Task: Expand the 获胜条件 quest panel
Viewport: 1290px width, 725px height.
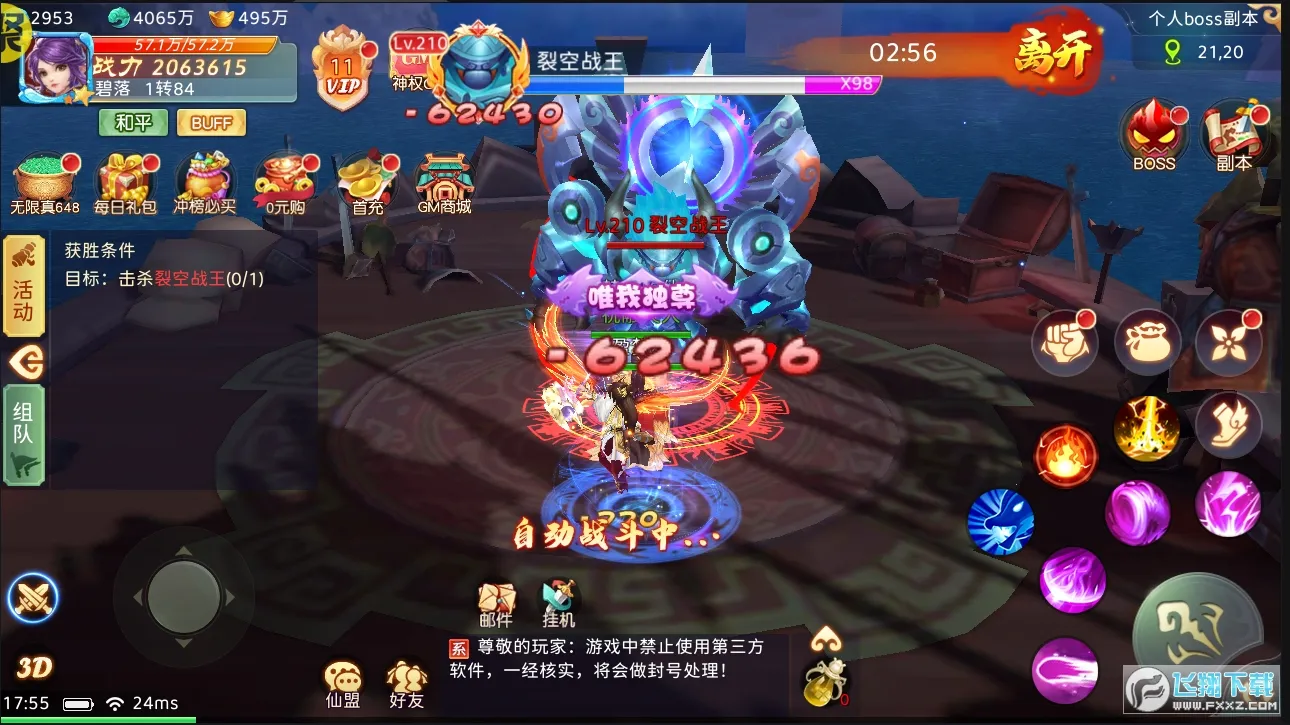Action: [100, 252]
